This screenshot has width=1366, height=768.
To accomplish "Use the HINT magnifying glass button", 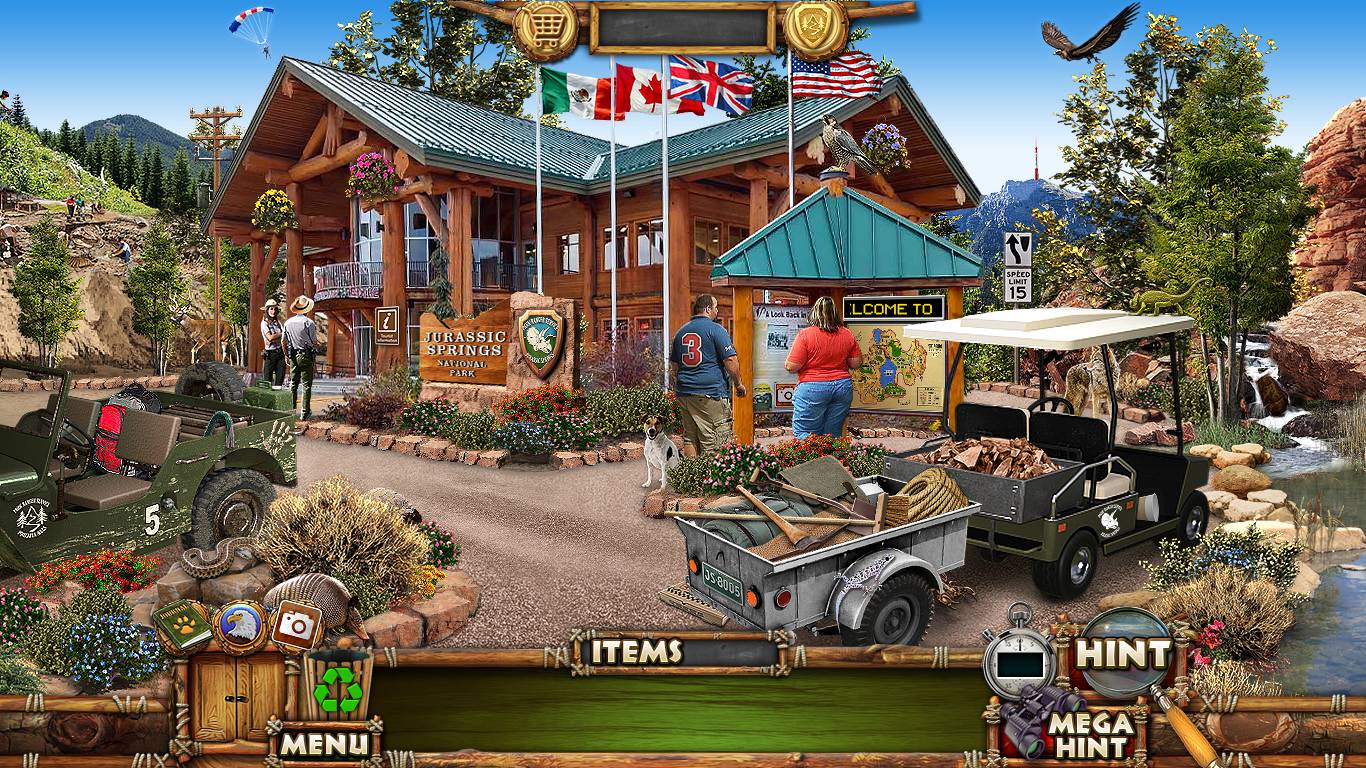I will [1123, 655].
